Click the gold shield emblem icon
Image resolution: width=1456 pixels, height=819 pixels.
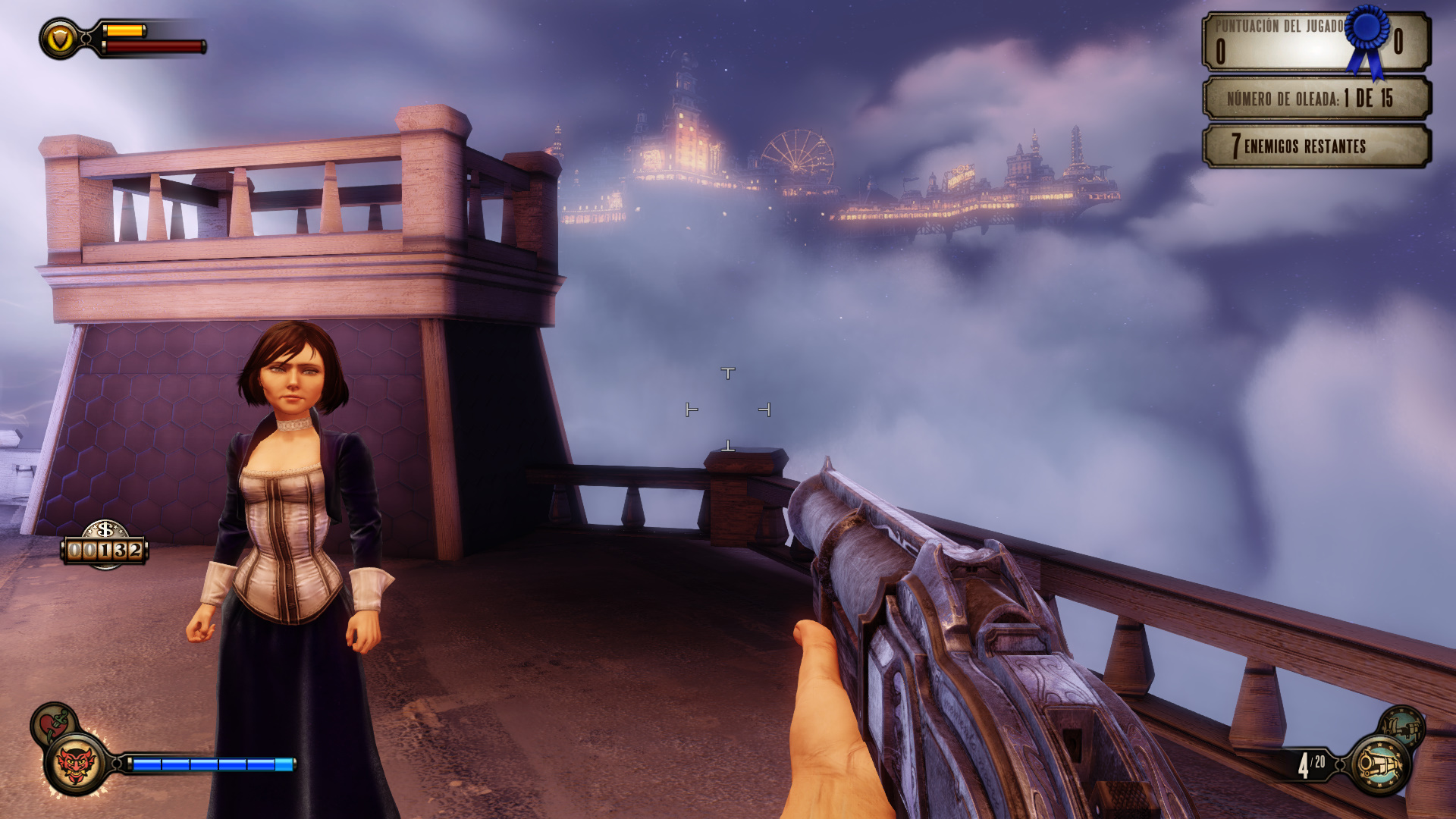coord(60,39)
